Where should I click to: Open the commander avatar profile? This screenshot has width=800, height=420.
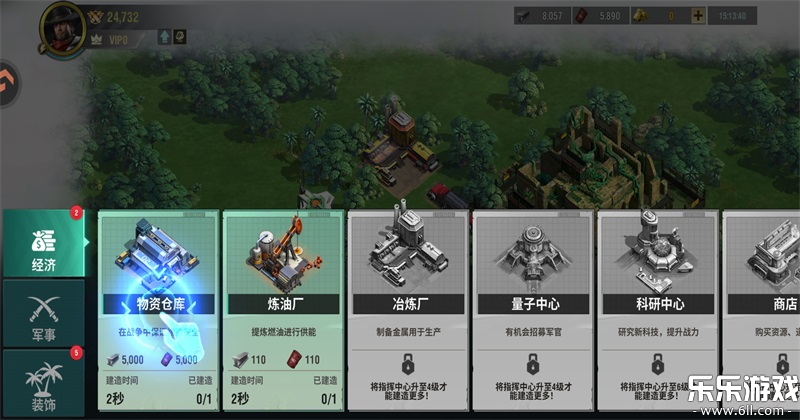62,24
